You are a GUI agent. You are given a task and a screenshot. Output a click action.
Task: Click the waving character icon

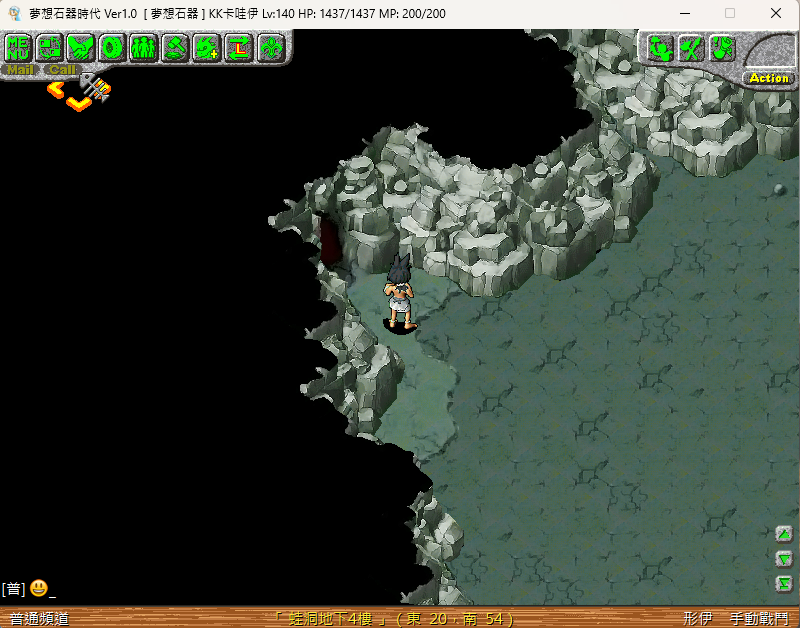pyautogui.click(x=659, y=47)
